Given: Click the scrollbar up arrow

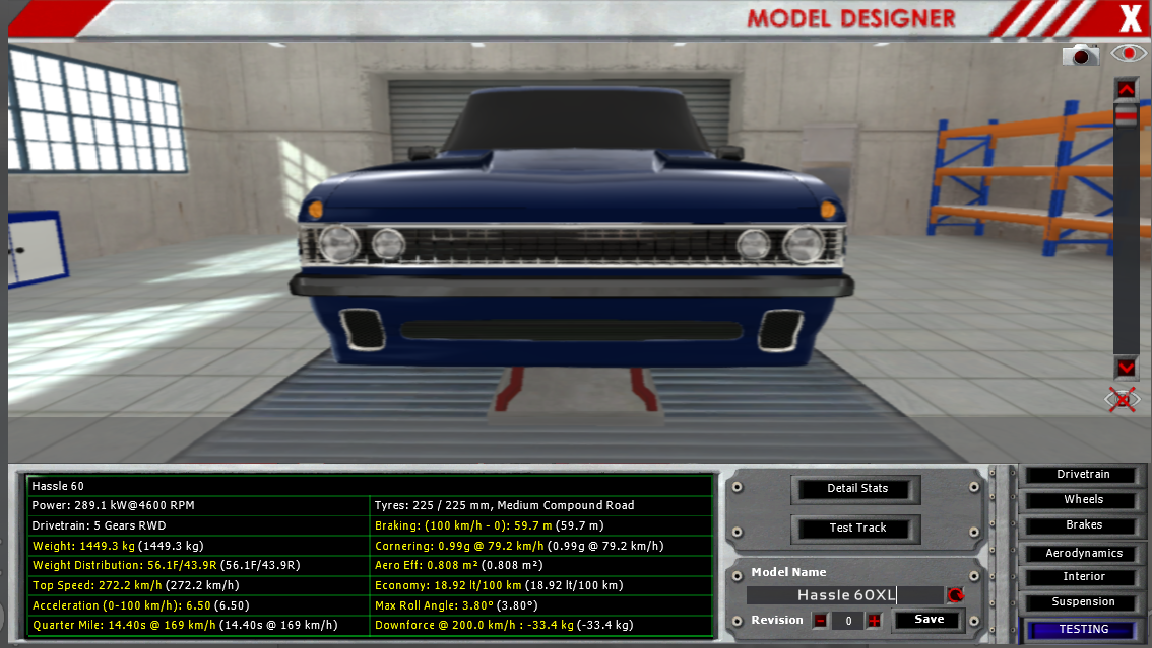Looking at the screenshot, I should pos(1126,89).
